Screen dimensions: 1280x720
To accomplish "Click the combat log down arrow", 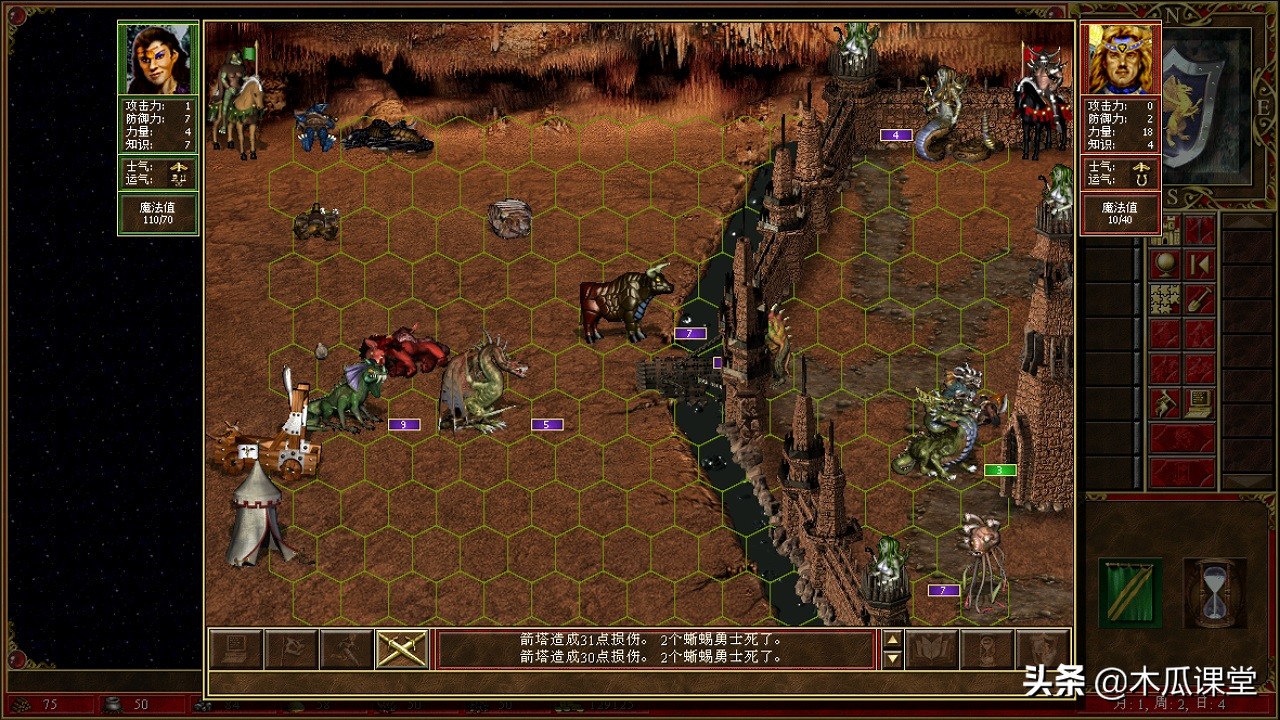I will [893, 659].
